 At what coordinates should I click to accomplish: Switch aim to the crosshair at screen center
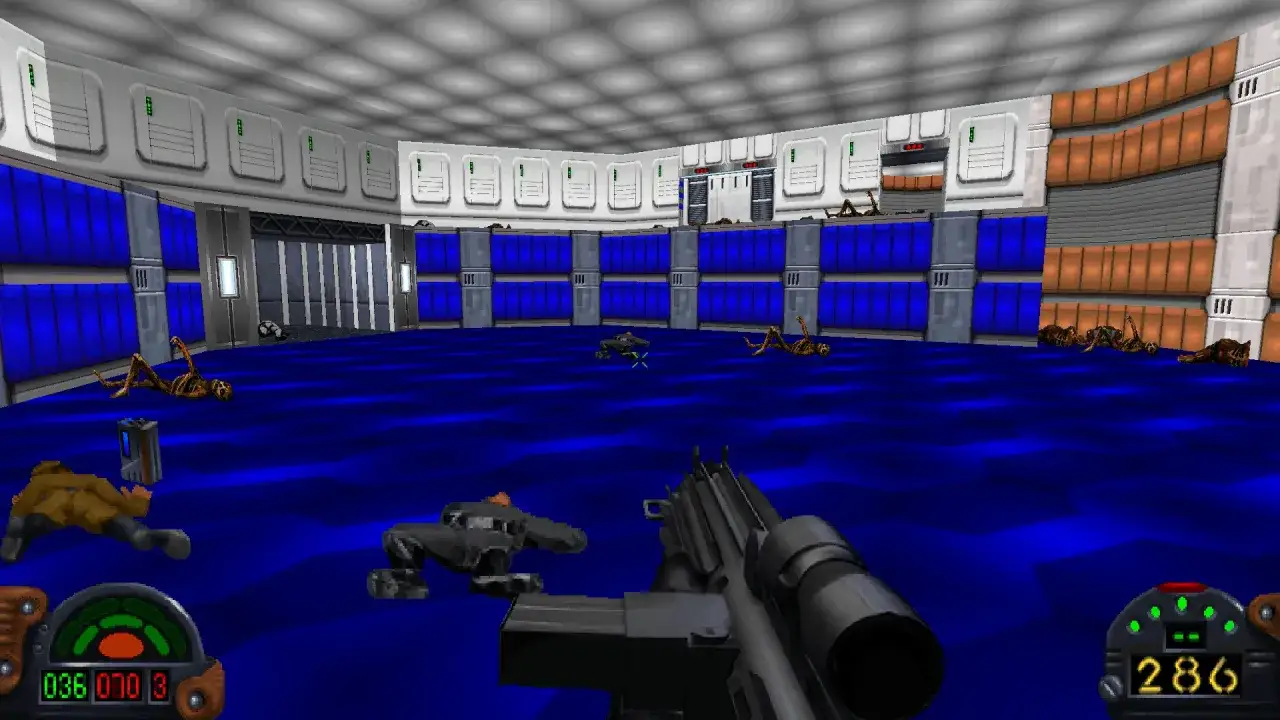pos(640,360)
